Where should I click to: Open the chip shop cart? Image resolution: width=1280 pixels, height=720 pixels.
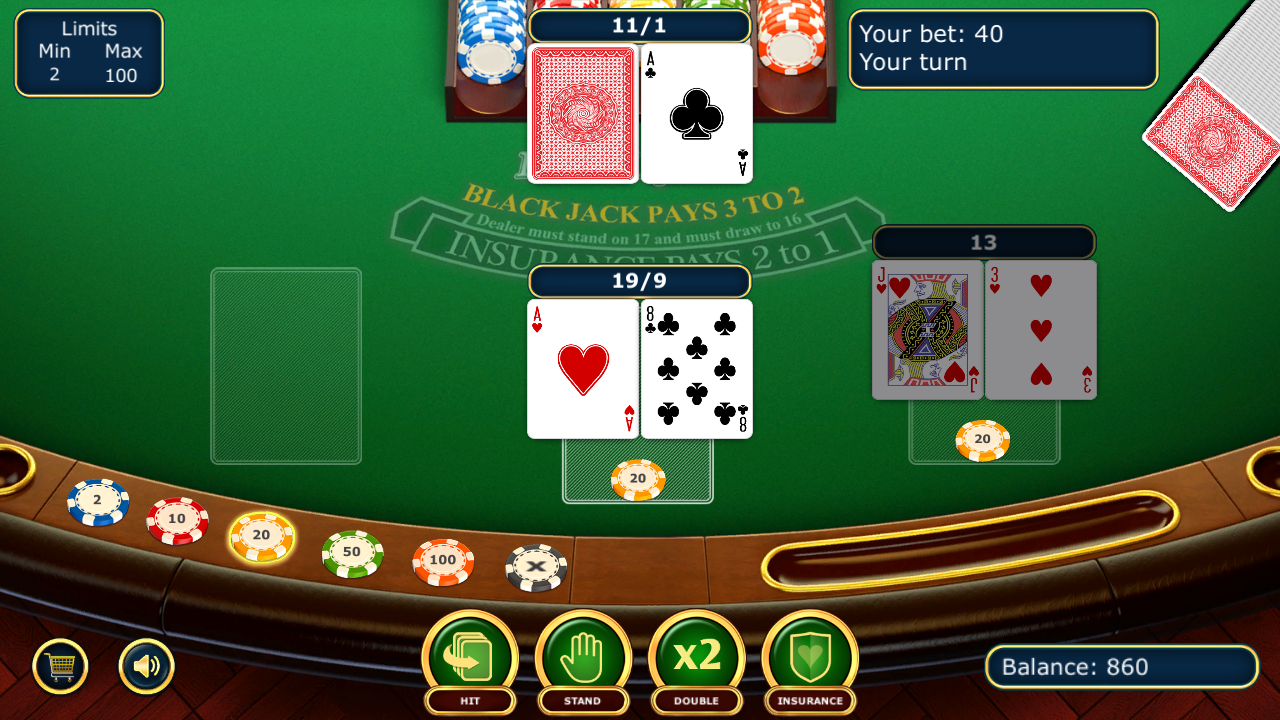pyautogui.click(x=61, y=665)
